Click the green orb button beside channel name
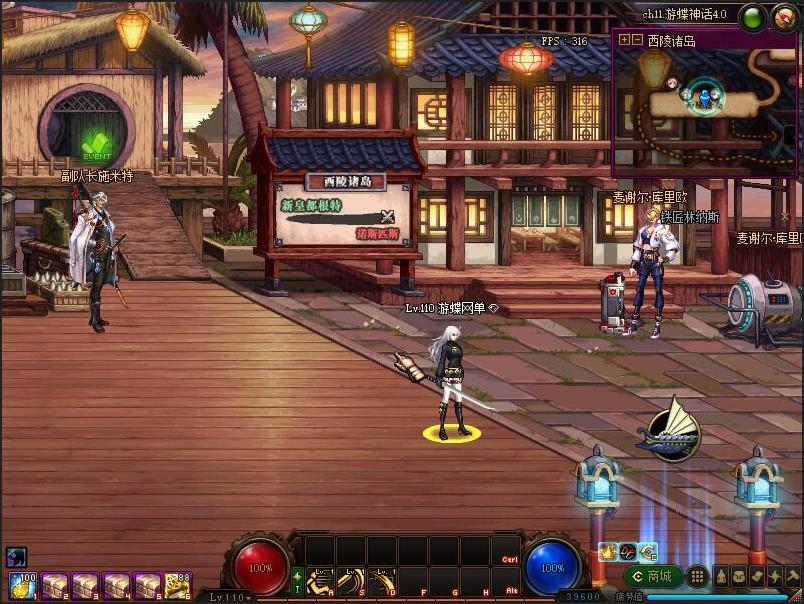804x604 pixels. [x=753, y=16]
